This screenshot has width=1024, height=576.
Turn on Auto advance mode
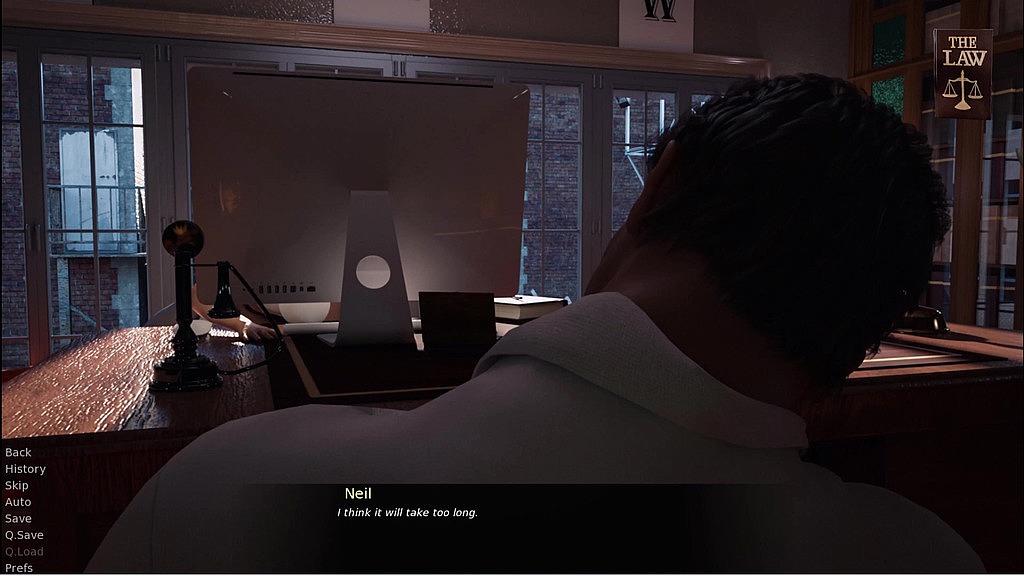pyautogui.click(x=18, y=502)
